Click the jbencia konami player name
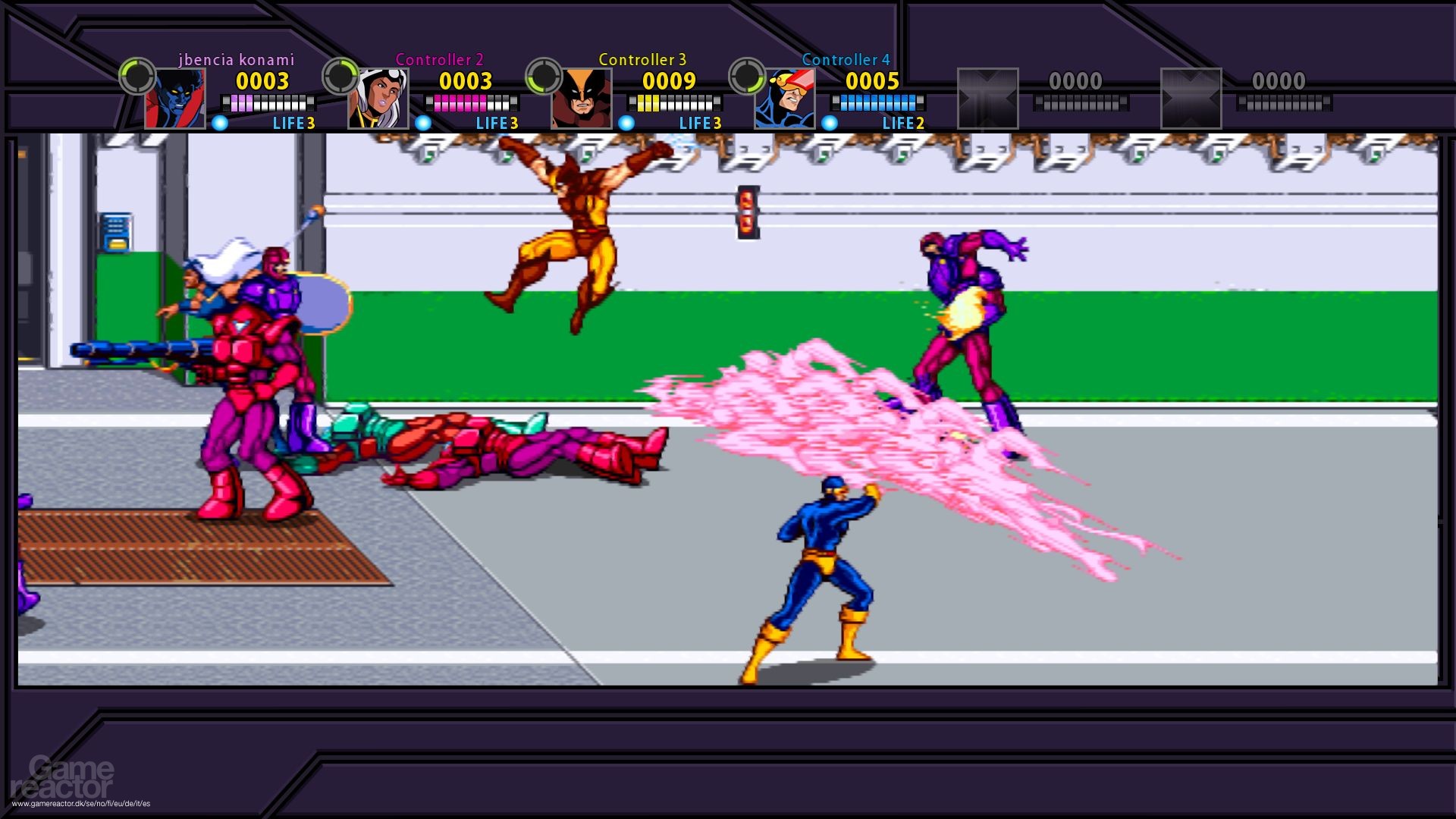Viewport: 1456px width, 819px height. point(236,59)
